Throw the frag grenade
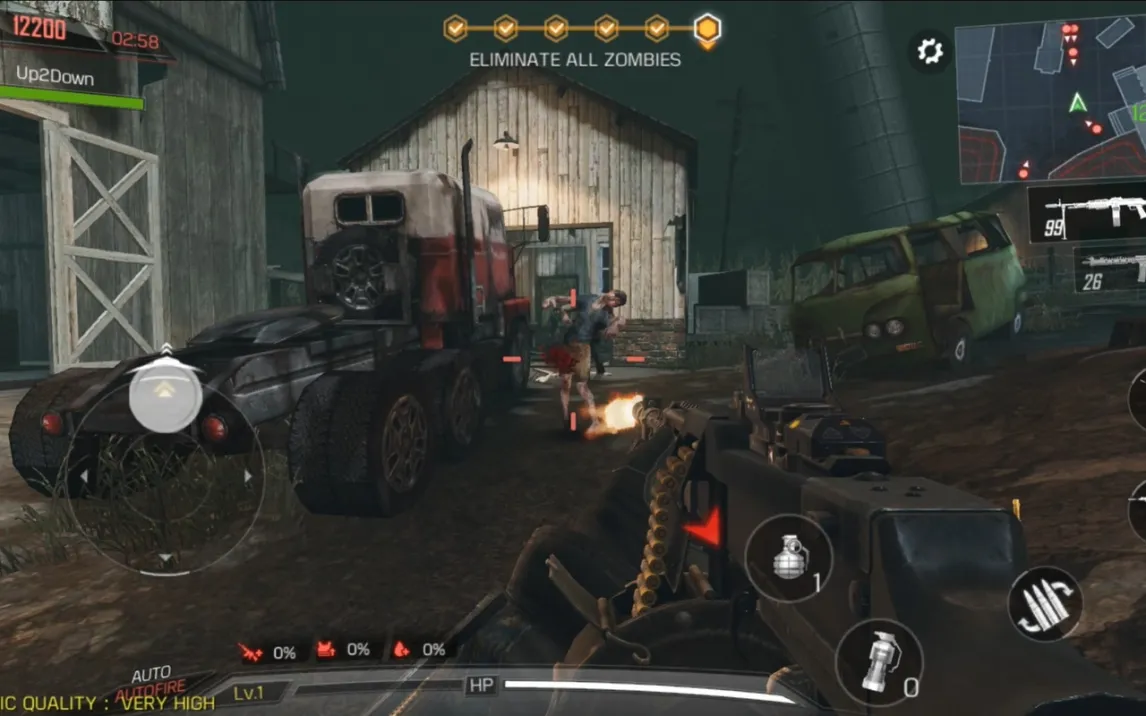1146x716 pixels. tap(789, 558)
